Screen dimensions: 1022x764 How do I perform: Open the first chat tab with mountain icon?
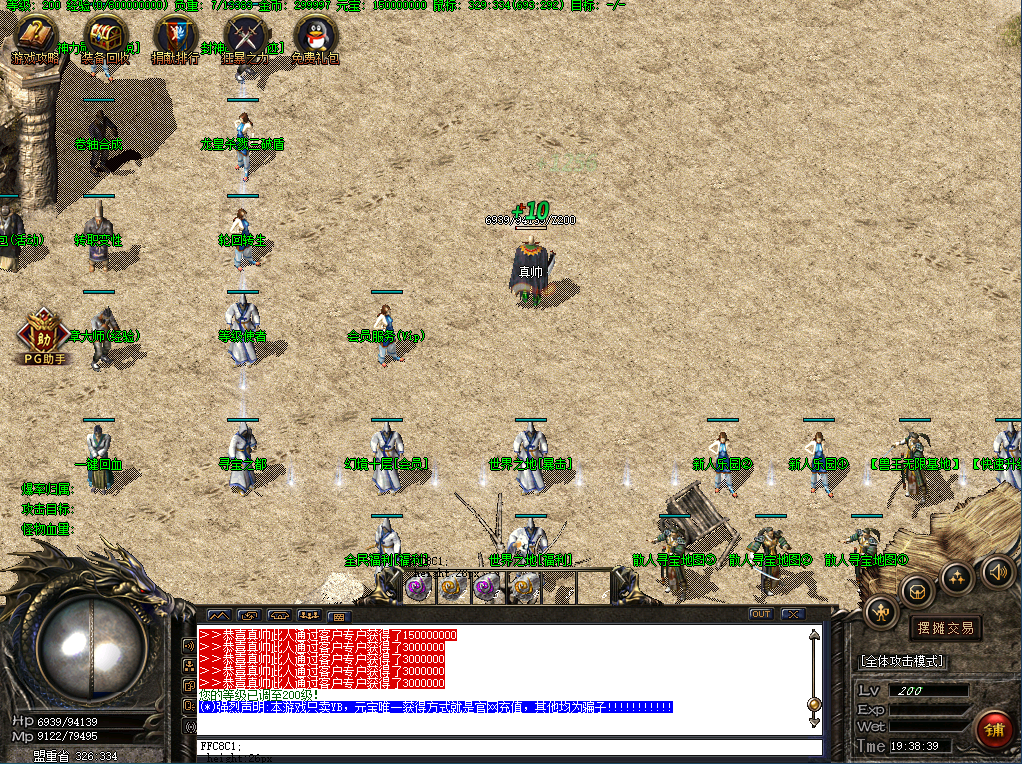pyautogui.click(x=218, y=615)
